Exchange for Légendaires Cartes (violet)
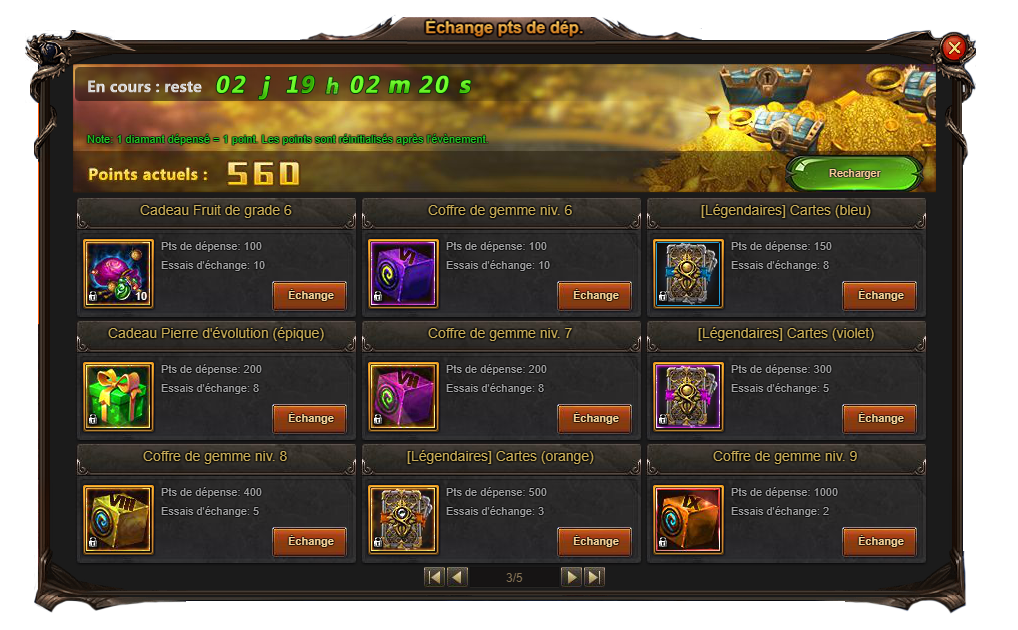This screenshot has height=630, width=1018. coord(880,418)
